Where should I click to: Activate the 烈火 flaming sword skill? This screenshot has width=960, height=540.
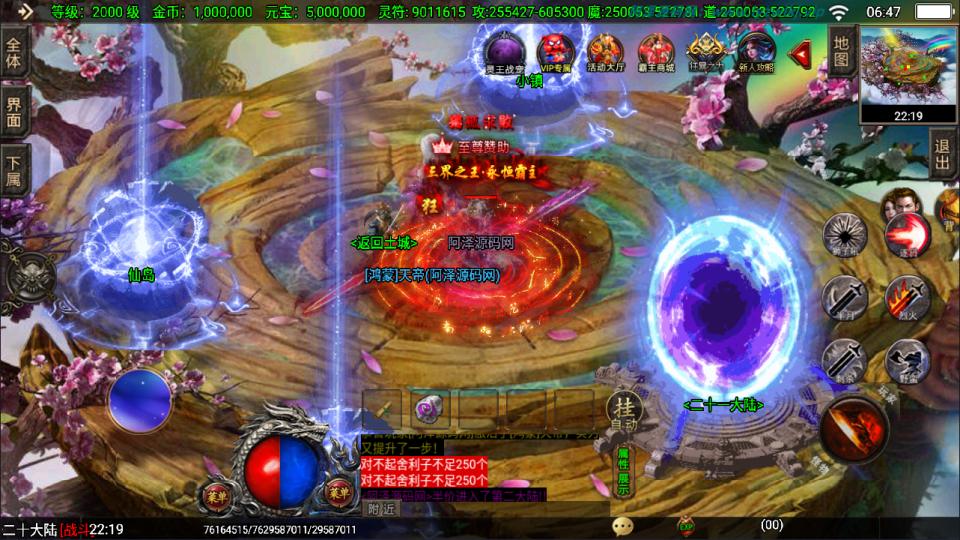coord(906,299)
